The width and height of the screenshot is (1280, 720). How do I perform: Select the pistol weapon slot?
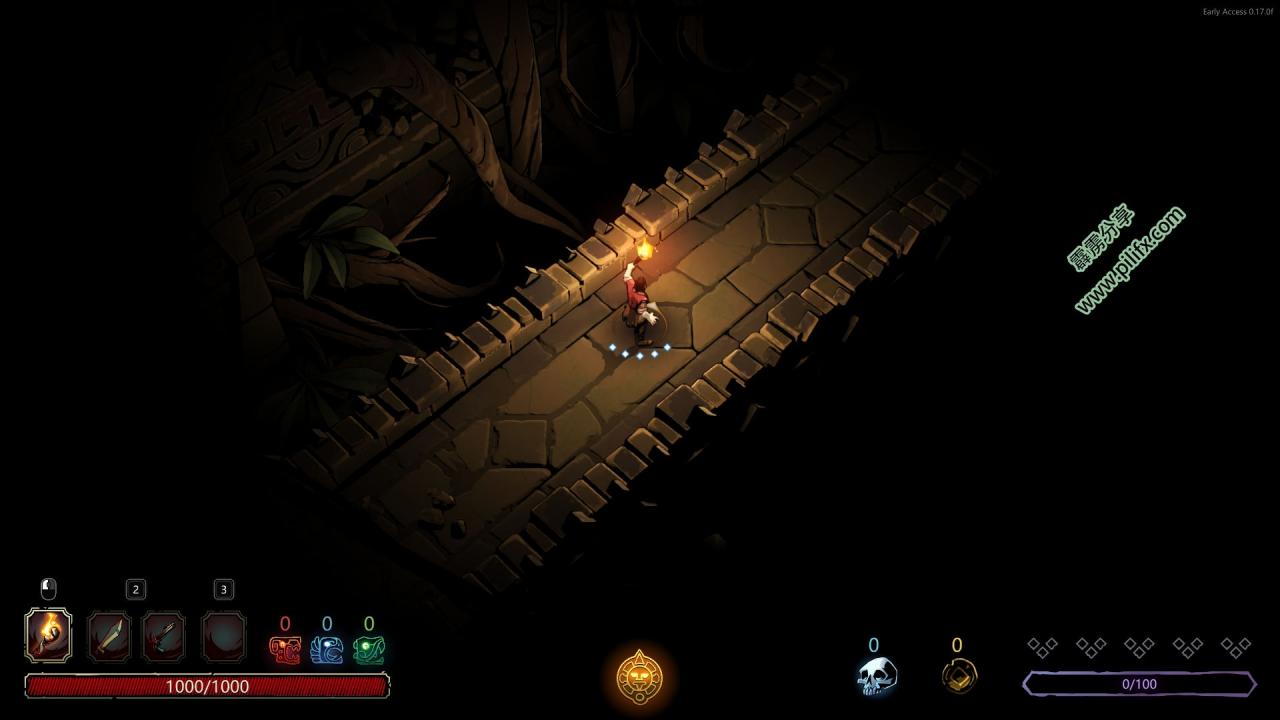(164, 636)
